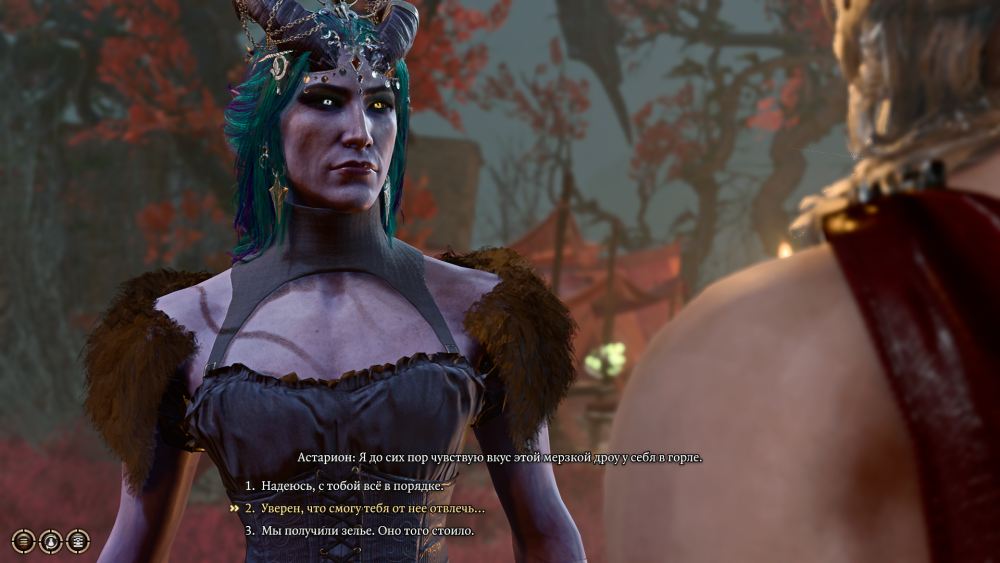Click the switch character icon
The height and width of the screenshot is (563, 1000).
pos(50,541)
